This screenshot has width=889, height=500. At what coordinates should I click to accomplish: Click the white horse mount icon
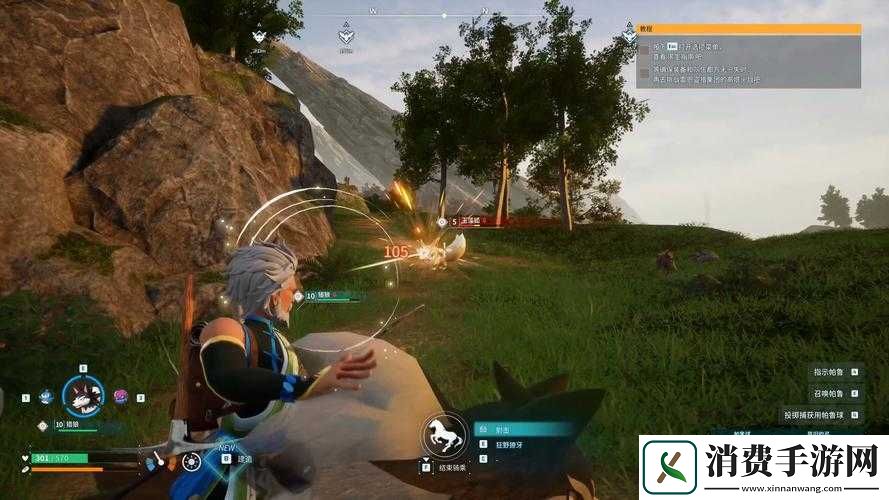coord(444,435)
